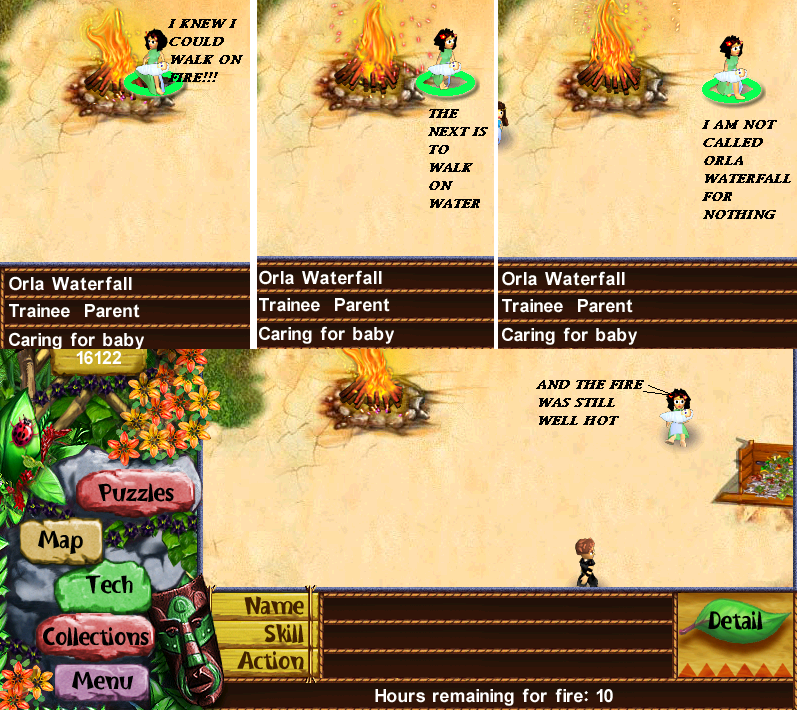Screen dimensions: 797x710
Task: Click the green Detail leaf button
Action: 734,622
